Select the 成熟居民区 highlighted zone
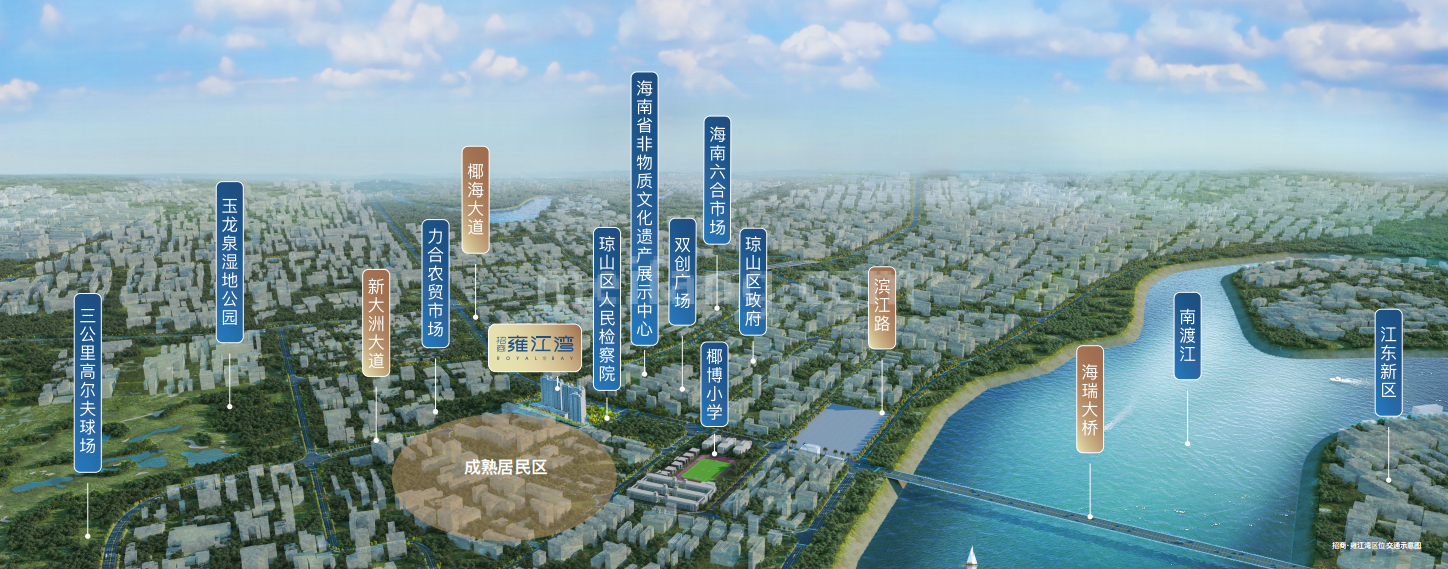The height and width of the screenshot is (569, 1448). (x=504, y=467)
